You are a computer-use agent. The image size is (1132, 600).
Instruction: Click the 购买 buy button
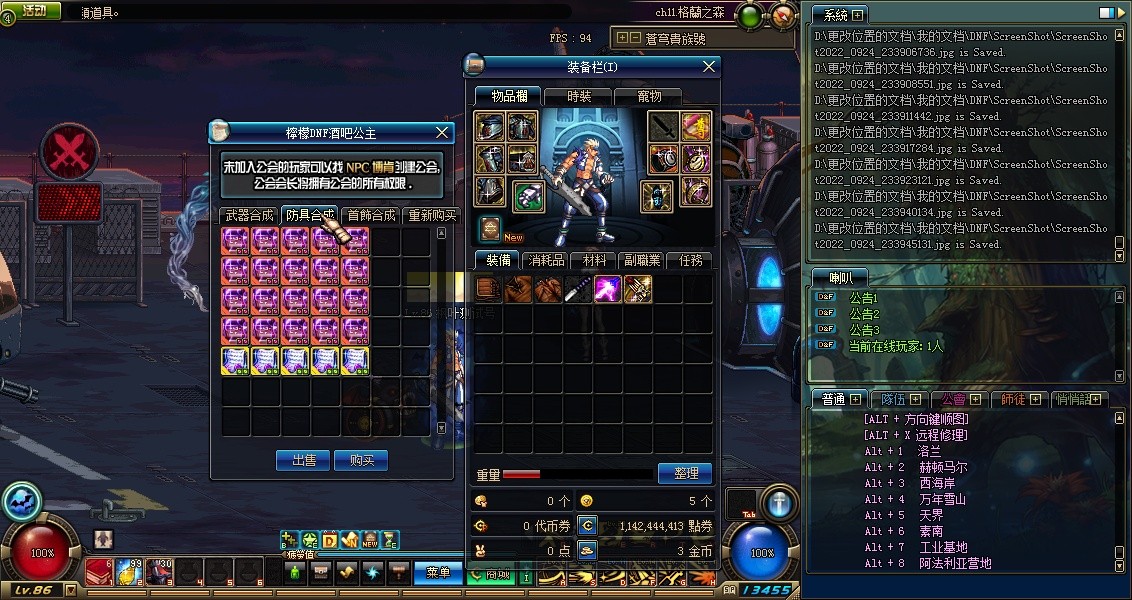click(361, 461)
